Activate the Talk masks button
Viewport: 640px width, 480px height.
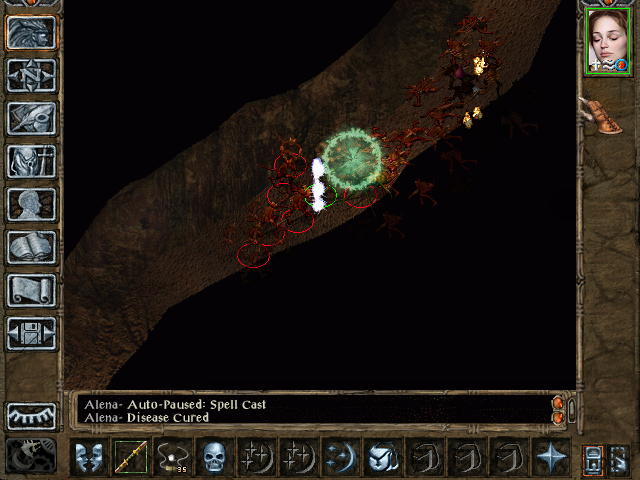[x=89, y=458]
